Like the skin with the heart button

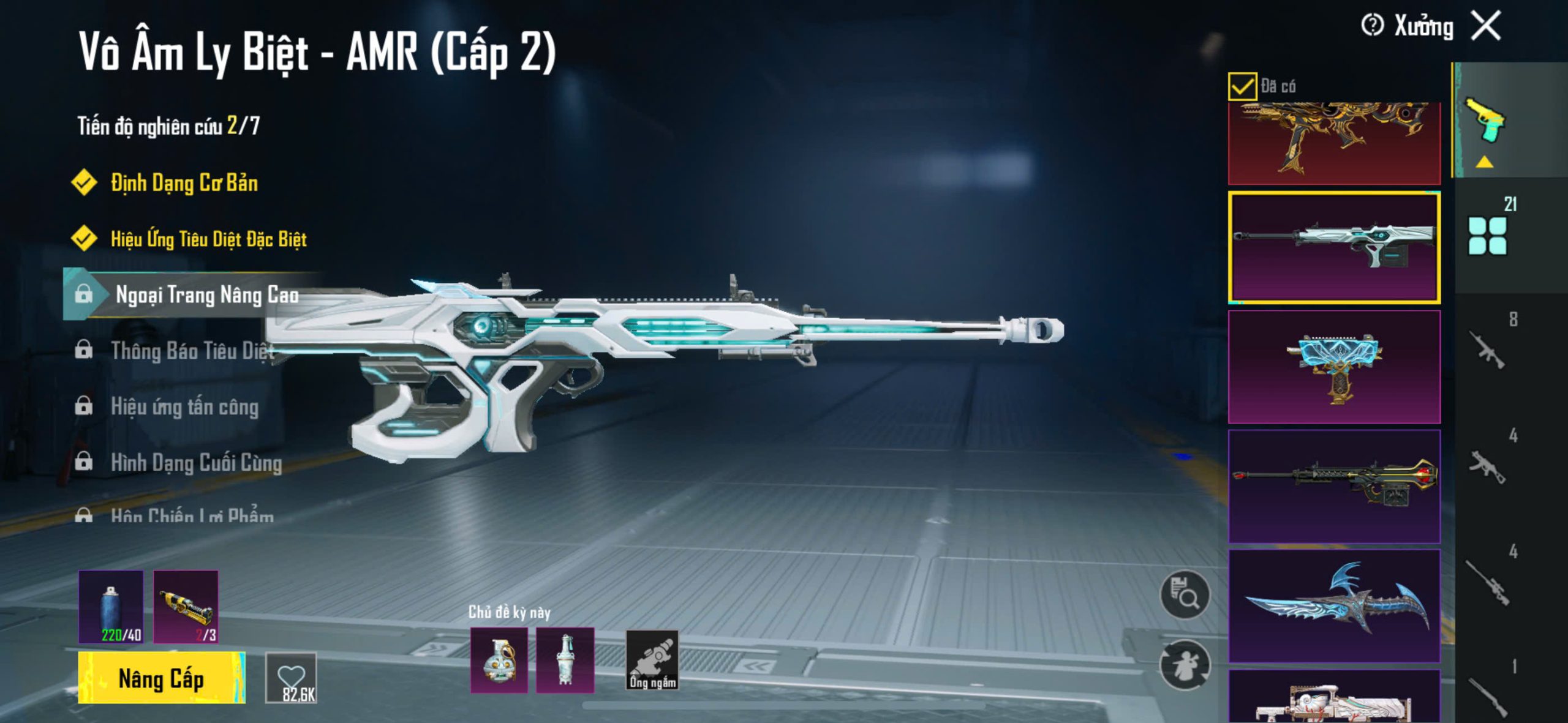(291, 677)
